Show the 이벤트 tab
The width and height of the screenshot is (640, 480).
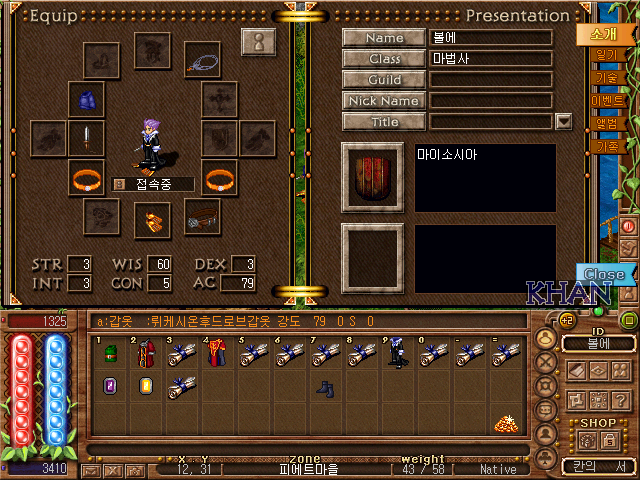[608, 101]
